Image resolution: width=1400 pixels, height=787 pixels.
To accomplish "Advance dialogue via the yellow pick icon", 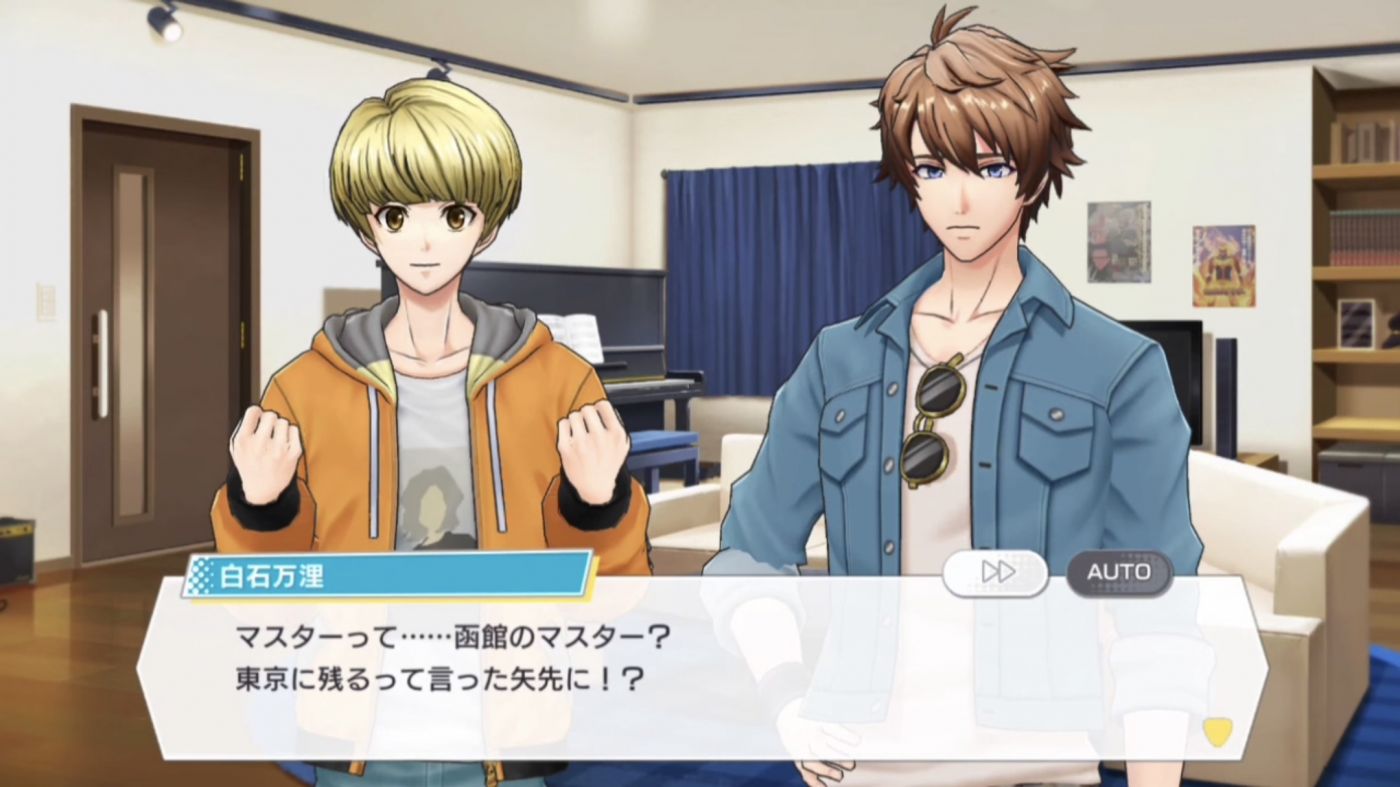I will coord(1216,732).
